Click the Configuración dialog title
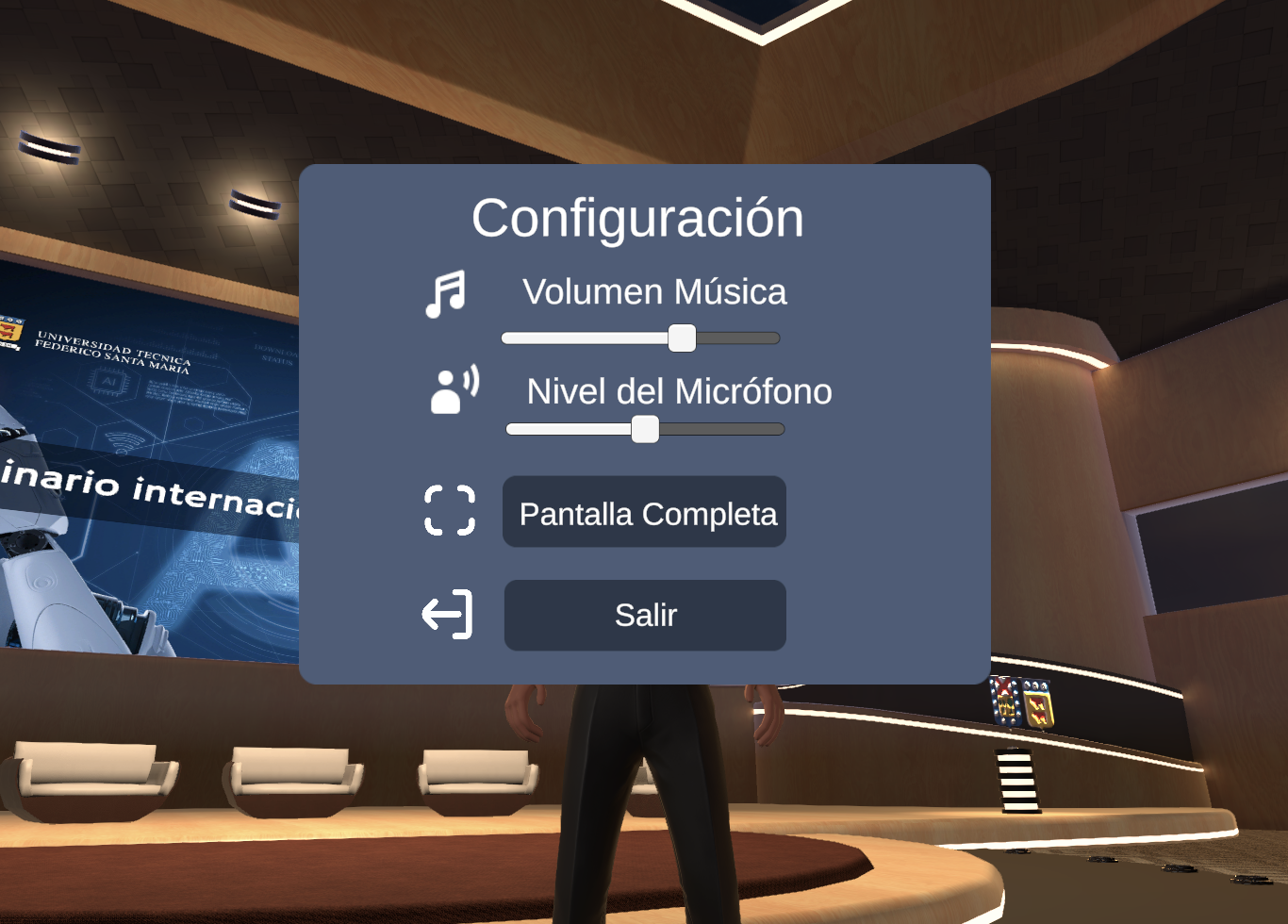The height and width of the screenshot is (924, 1288). tap(638, 217)
